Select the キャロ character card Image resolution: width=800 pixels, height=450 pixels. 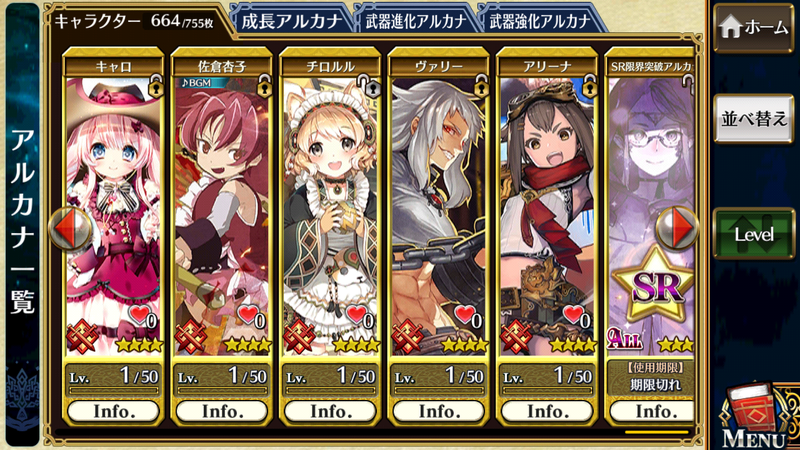click(x=114, y=210)
